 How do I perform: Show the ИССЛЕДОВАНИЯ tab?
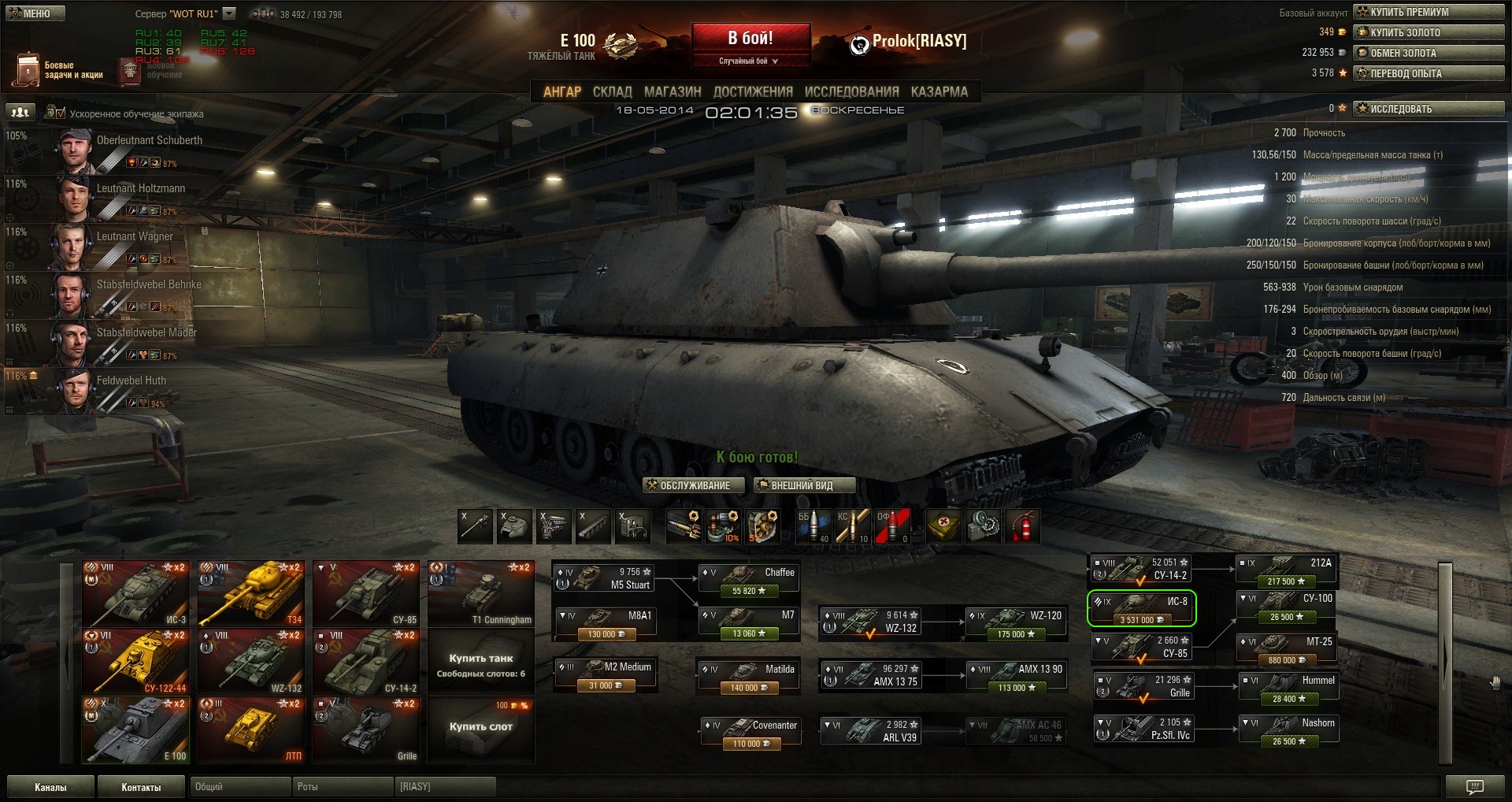[x=851, y=92]
